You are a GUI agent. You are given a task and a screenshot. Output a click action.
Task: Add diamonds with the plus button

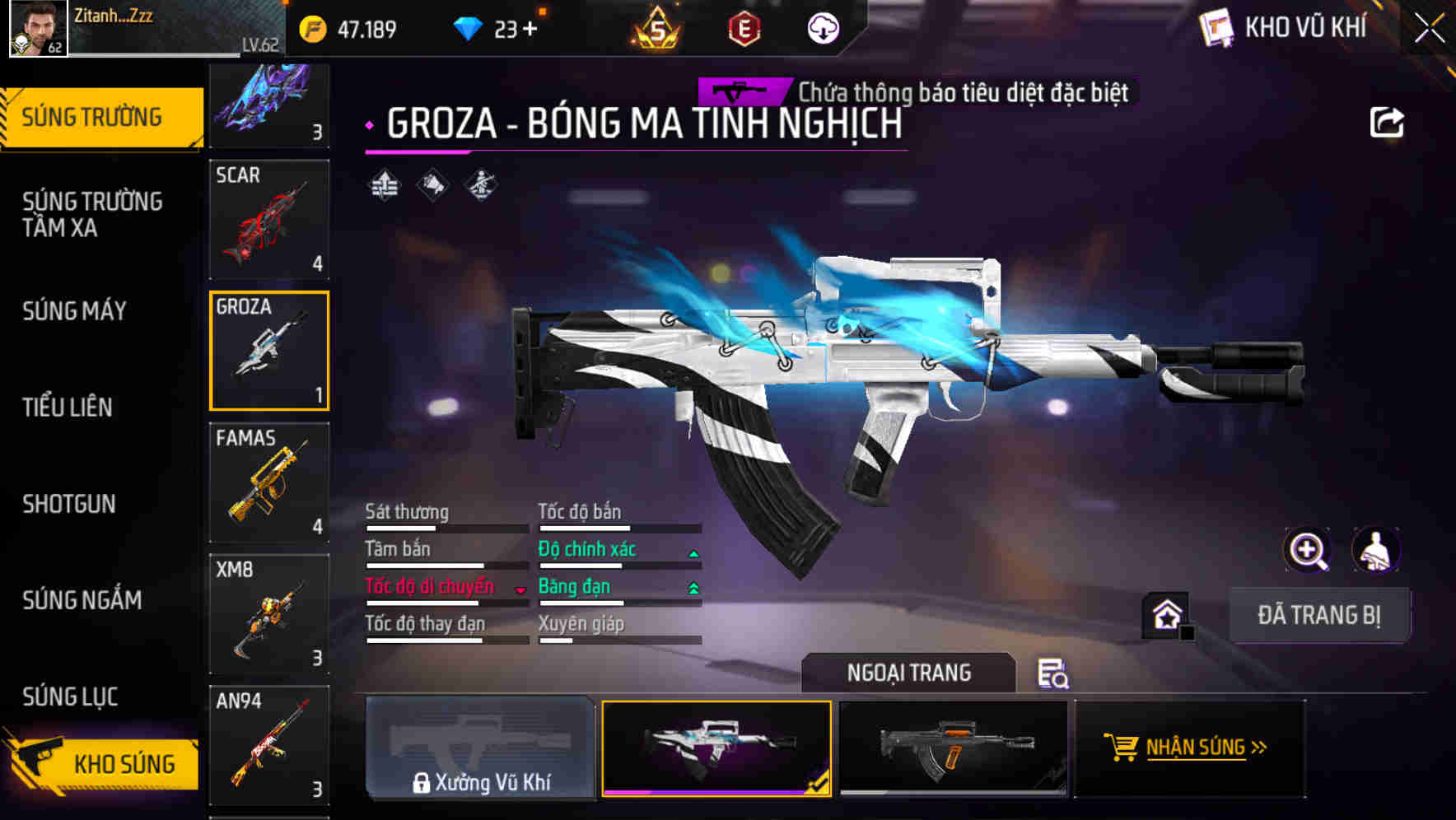click(x=530, y=30)
